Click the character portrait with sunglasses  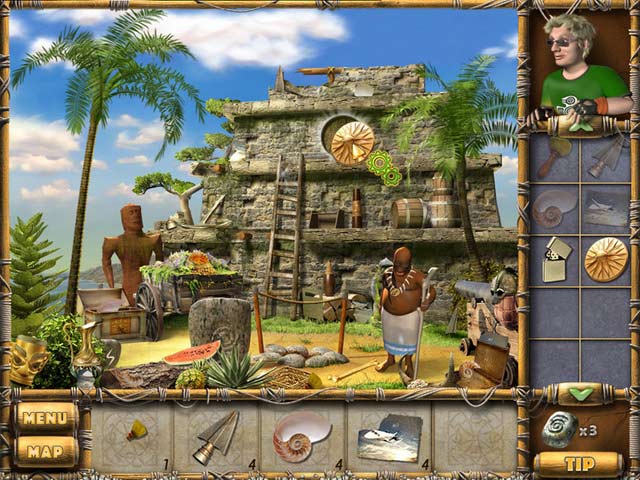coord(578,68)
